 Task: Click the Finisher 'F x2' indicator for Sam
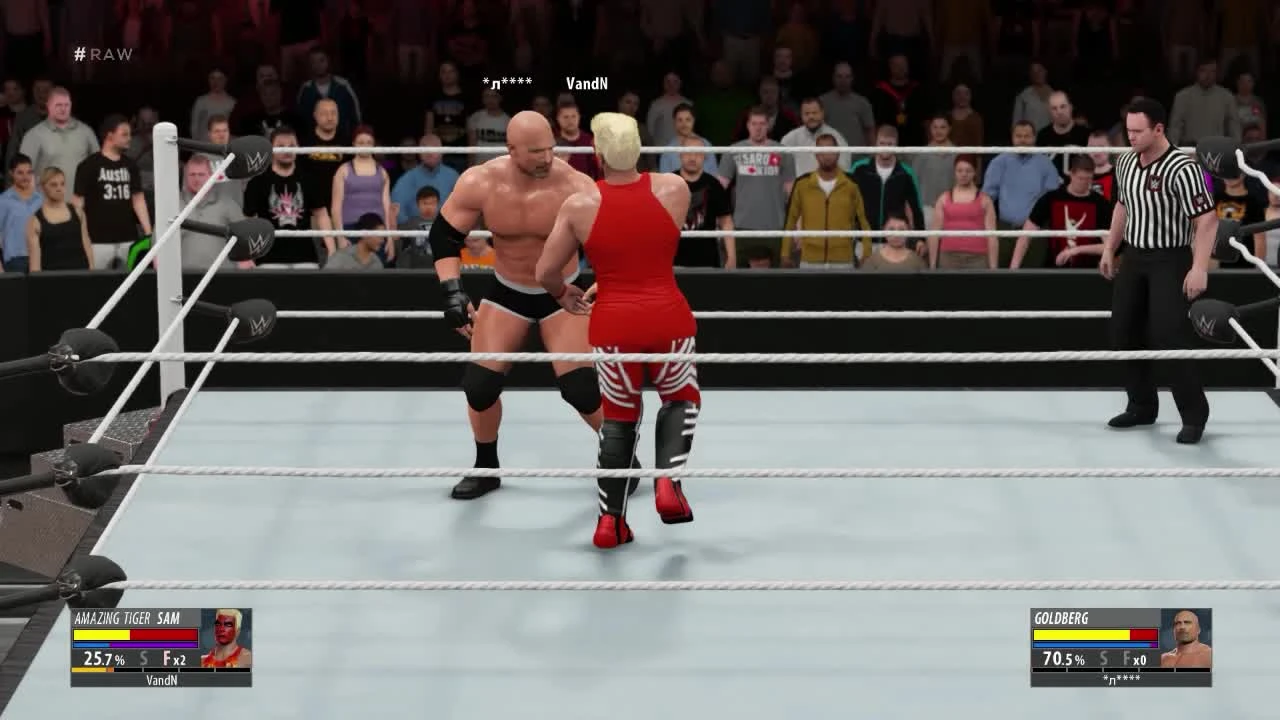(176, 658)
